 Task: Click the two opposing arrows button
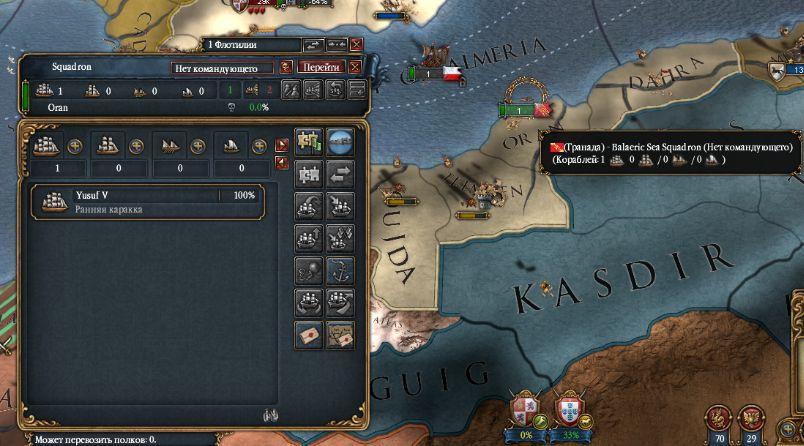click(x=342, y=173)
